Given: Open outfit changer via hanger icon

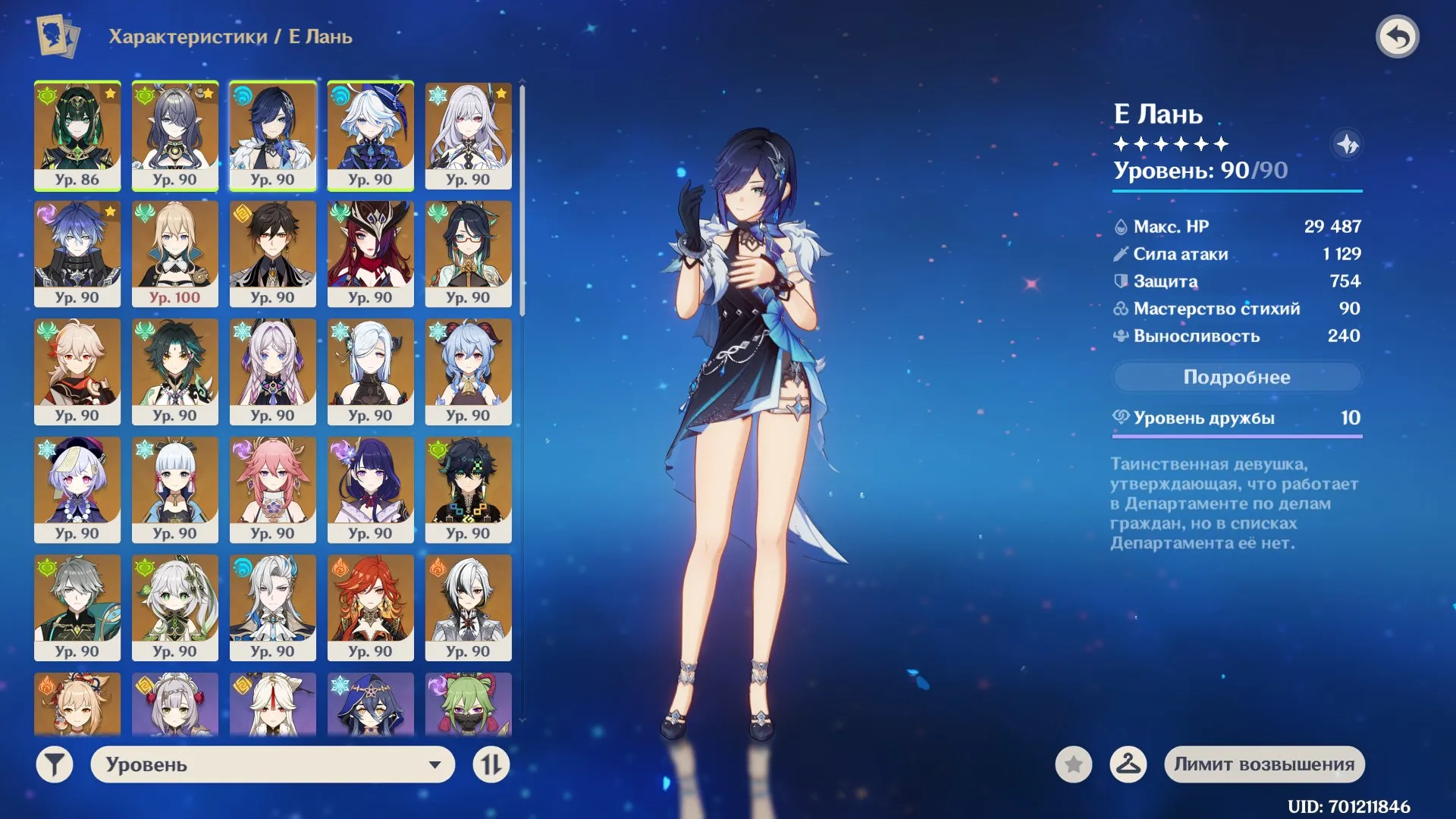Looking at the screenshot, I should [1129, 764].
